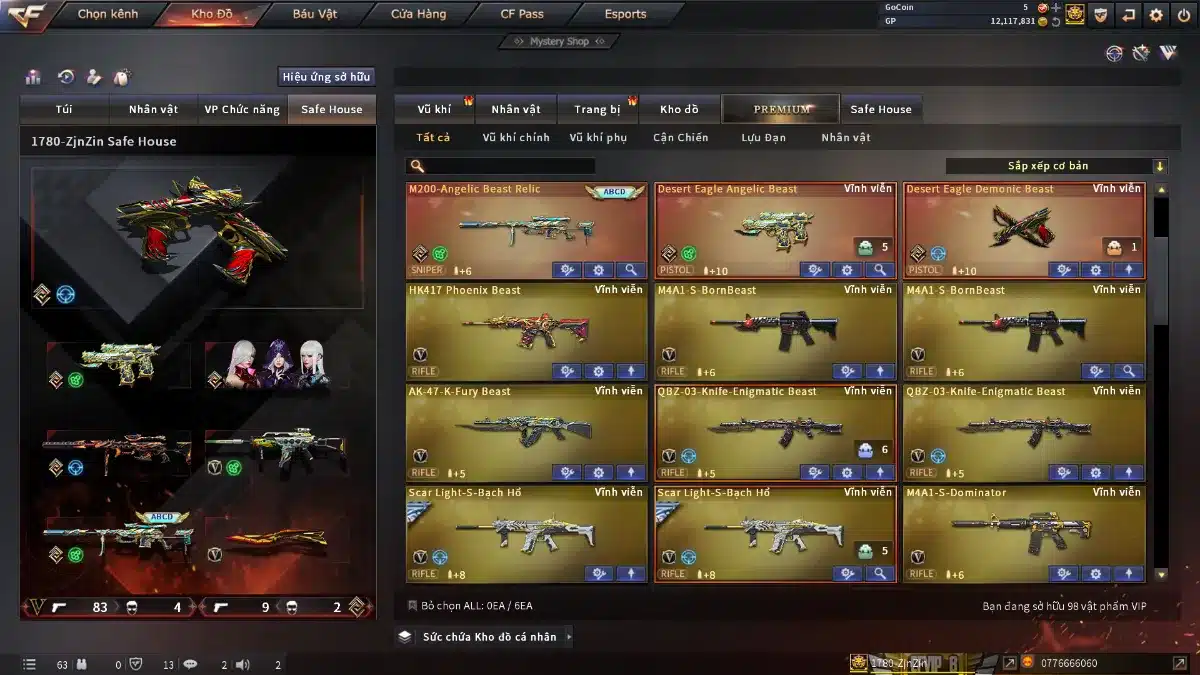Choose the AK-47-K-Fury Beast rifle
This screenshot has width=1200, height=675.
point(526,431)
